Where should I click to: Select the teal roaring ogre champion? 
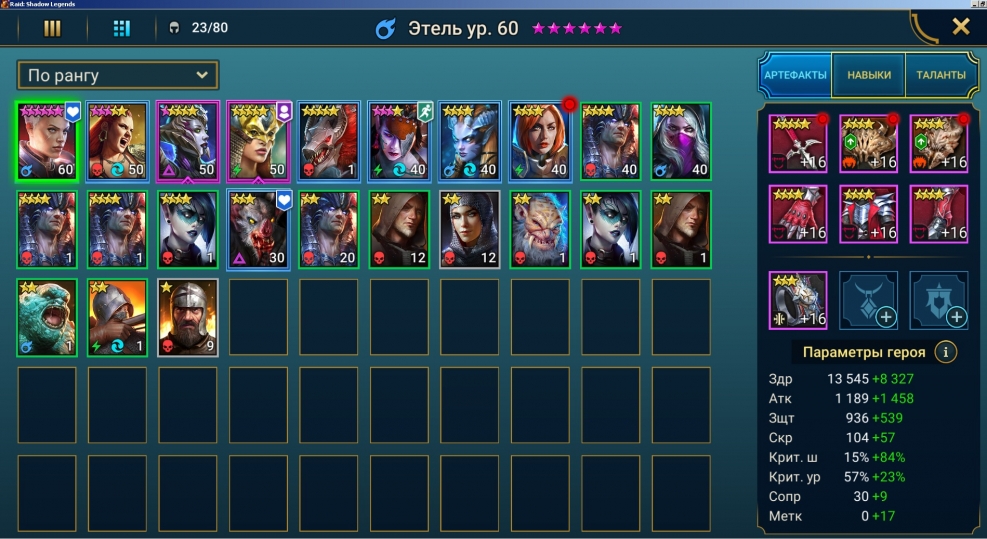47,317
